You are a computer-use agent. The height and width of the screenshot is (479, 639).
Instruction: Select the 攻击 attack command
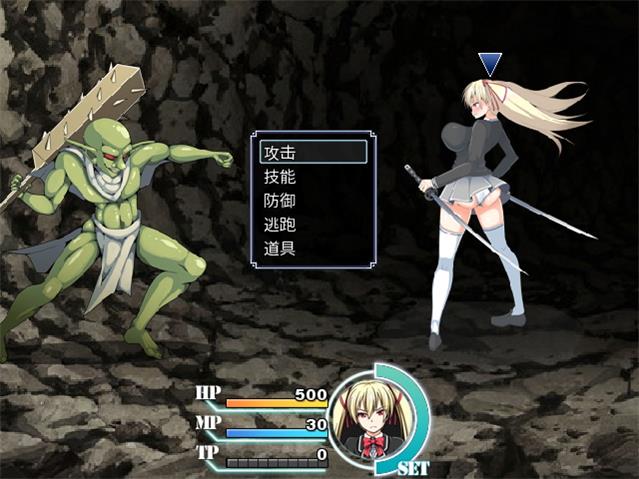click(312, 153)
